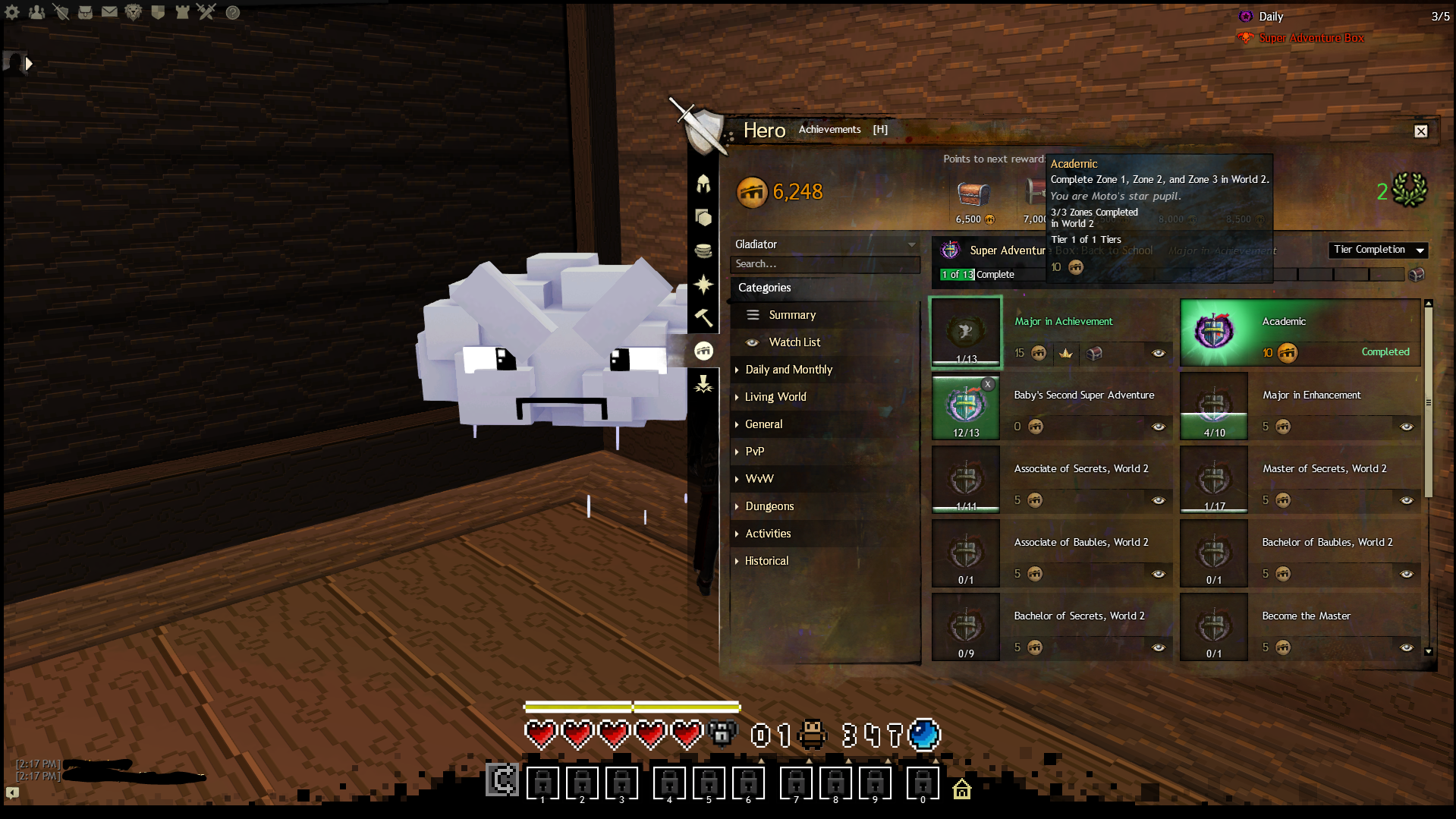Image resolution: width=1456 pixels, height=819 pixels.
Task: Expand the Dungeons category
Action: click(x=769, y=506)
